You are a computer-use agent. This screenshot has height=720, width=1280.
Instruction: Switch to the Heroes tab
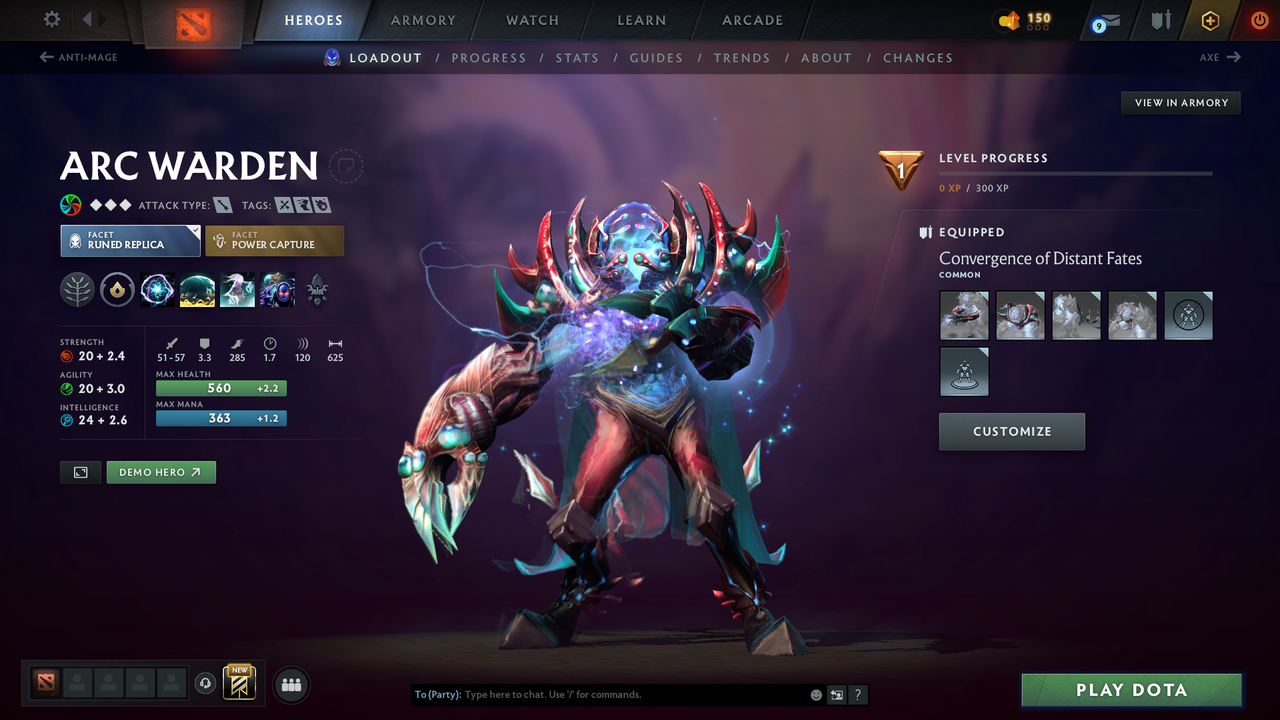[313, 20]
